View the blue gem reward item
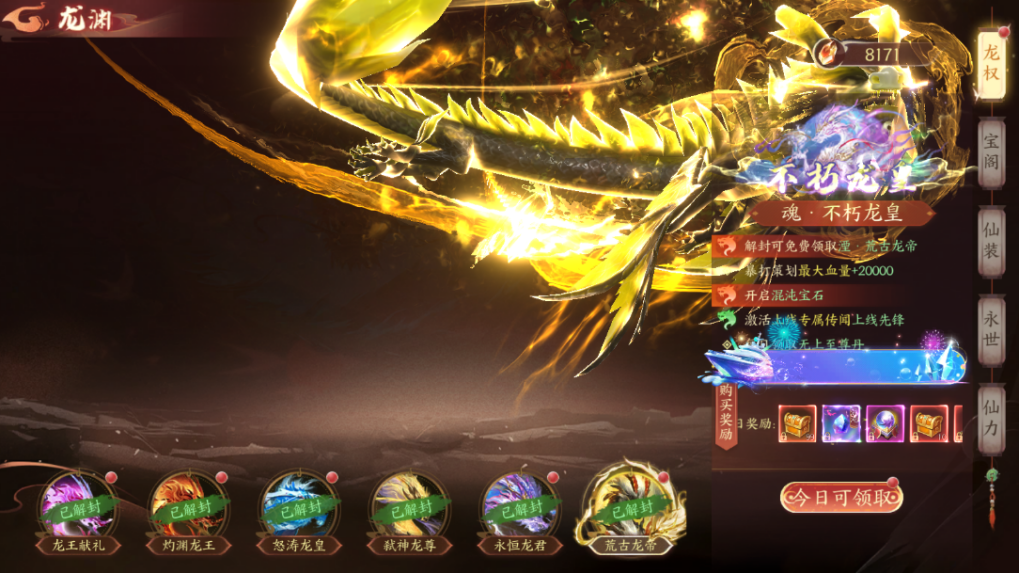Image resolution: width=1019 pixels, height=573 pixels. coord(841,424)
